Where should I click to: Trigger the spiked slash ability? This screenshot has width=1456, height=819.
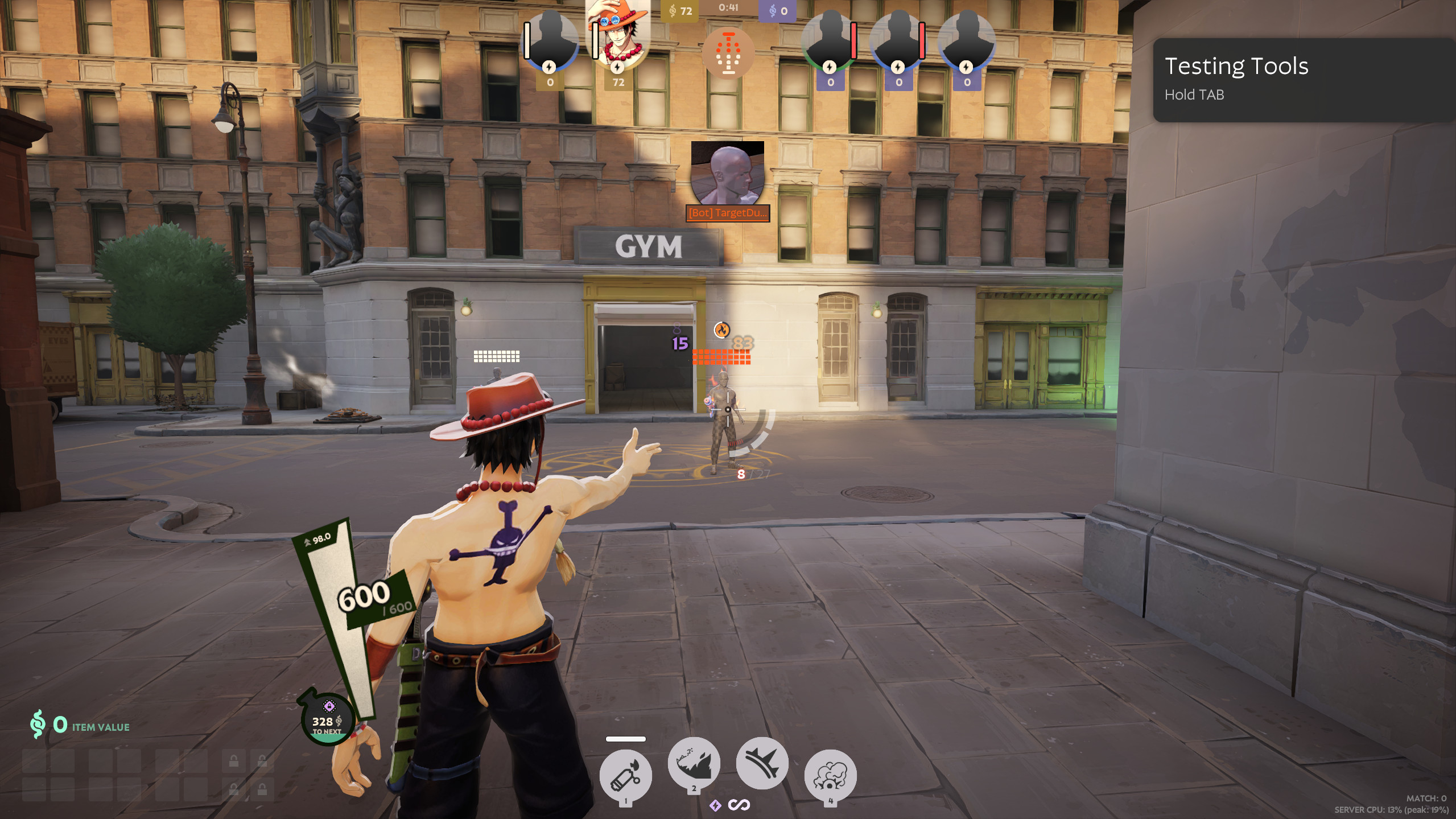pos(762,763)
